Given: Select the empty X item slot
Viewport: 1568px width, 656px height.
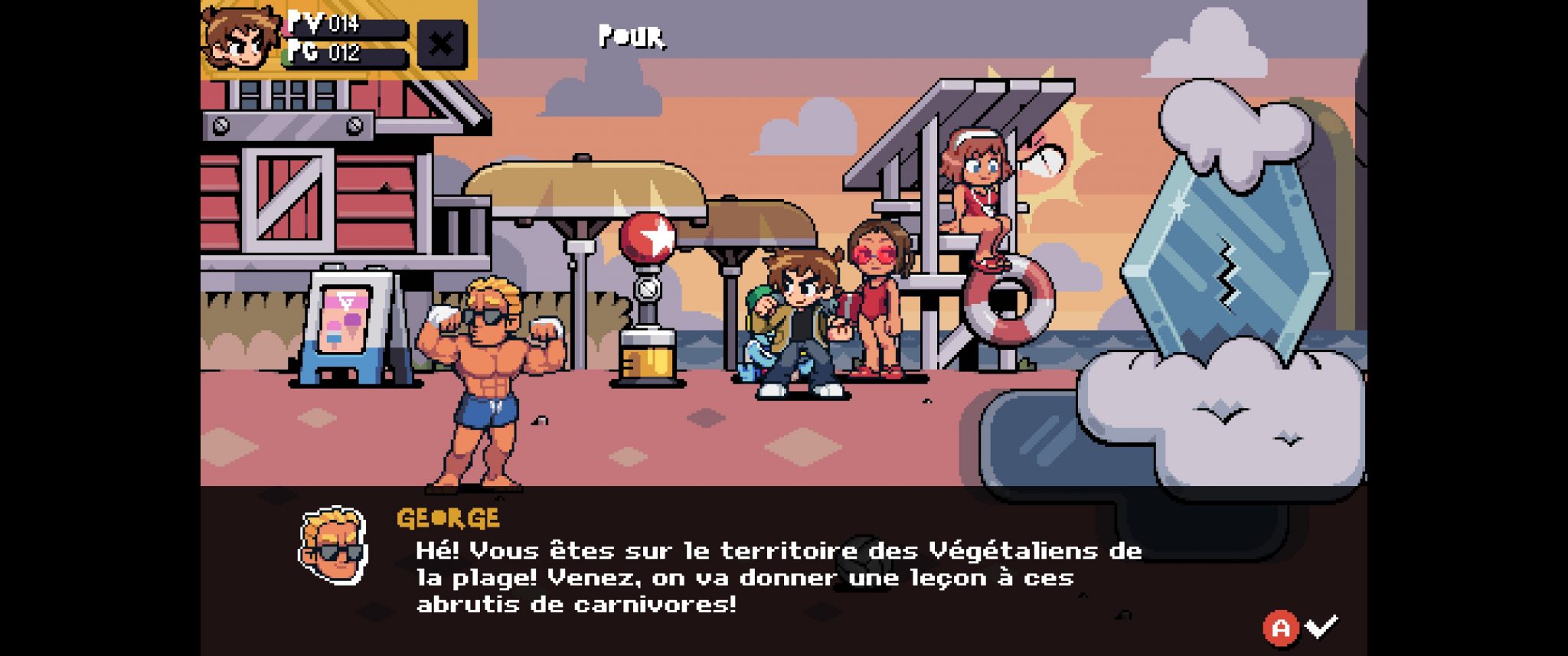Looking at the screenshot, I should 441,44.
